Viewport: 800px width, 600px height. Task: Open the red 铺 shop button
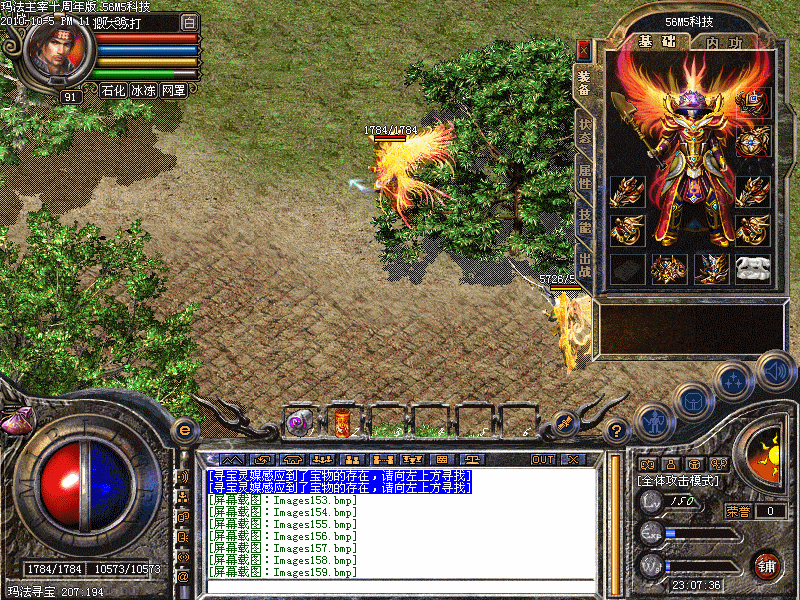(x=766, y=563)
